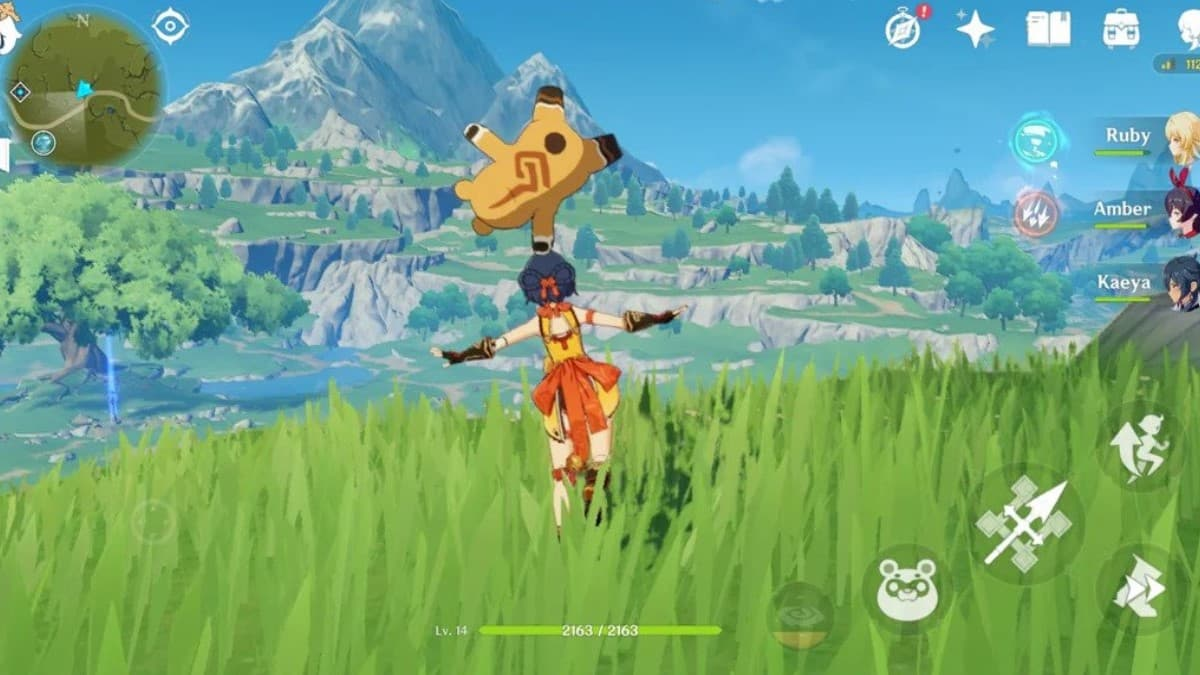
Task: Open the Adventurer Handbook book icon
Action: [x=1048, y=29]
